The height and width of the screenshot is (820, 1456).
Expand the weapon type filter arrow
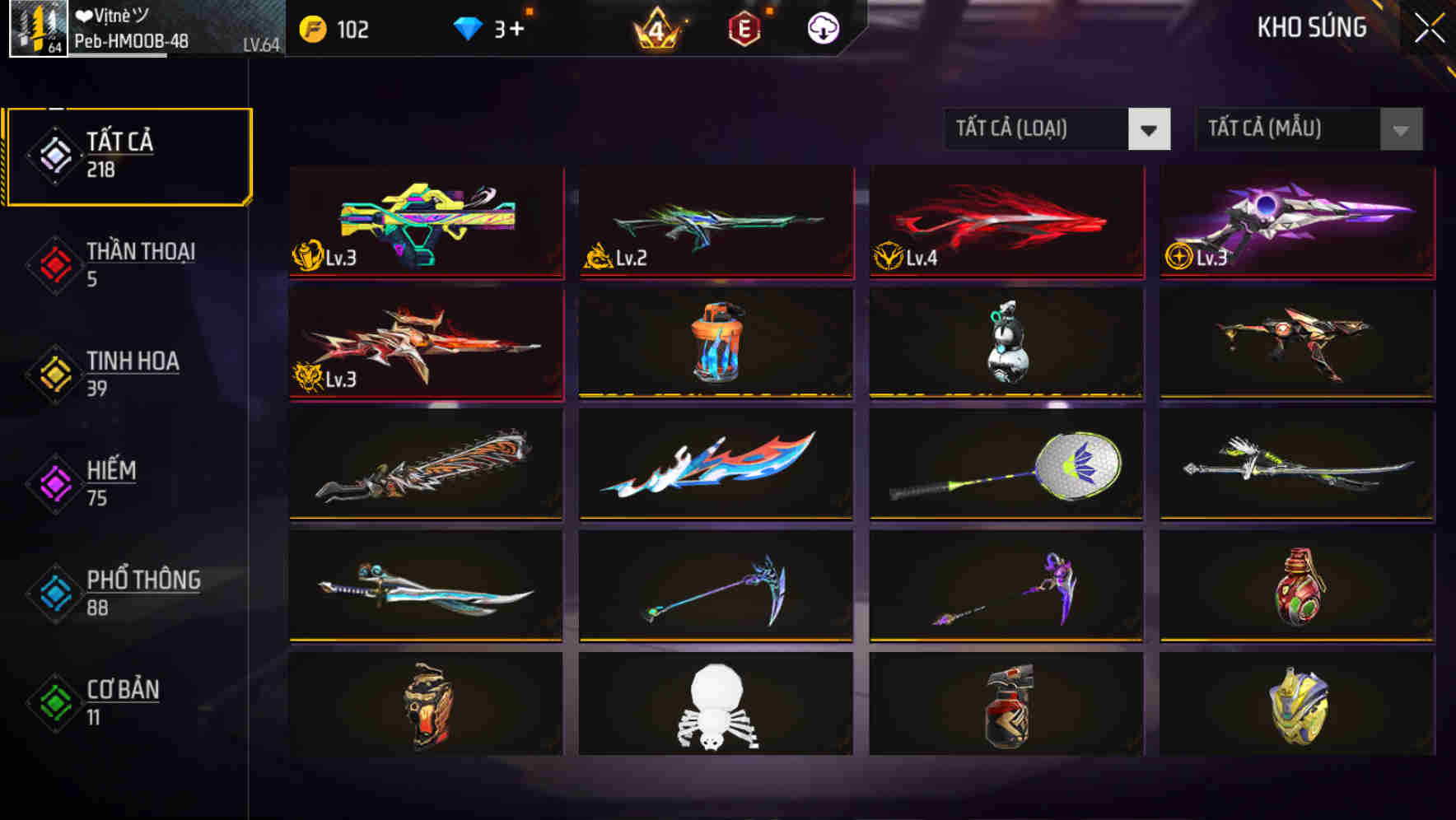pyautogui.click(x=1150, y=129)
